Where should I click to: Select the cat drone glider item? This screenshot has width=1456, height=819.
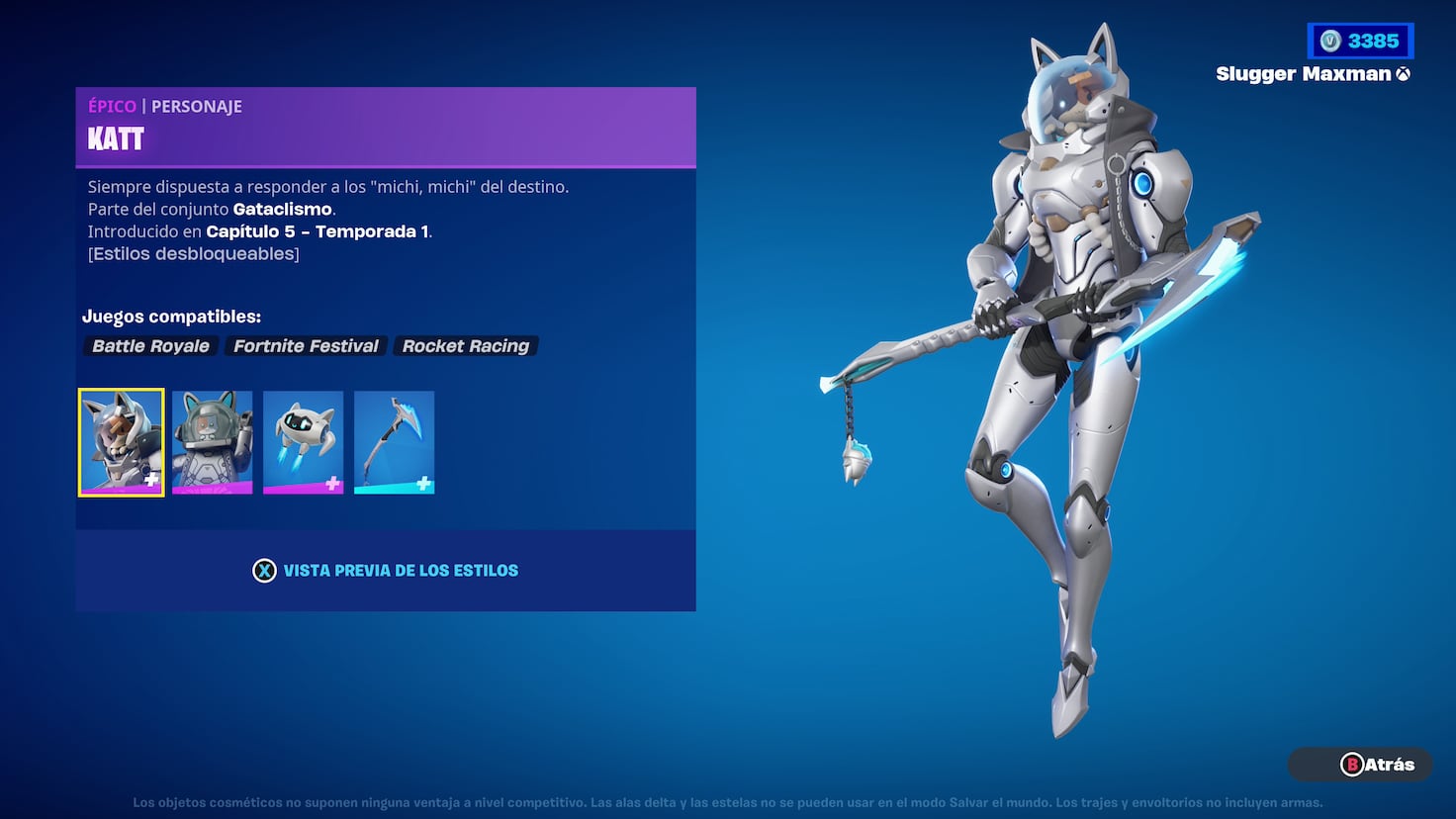[x=303, y=442]
